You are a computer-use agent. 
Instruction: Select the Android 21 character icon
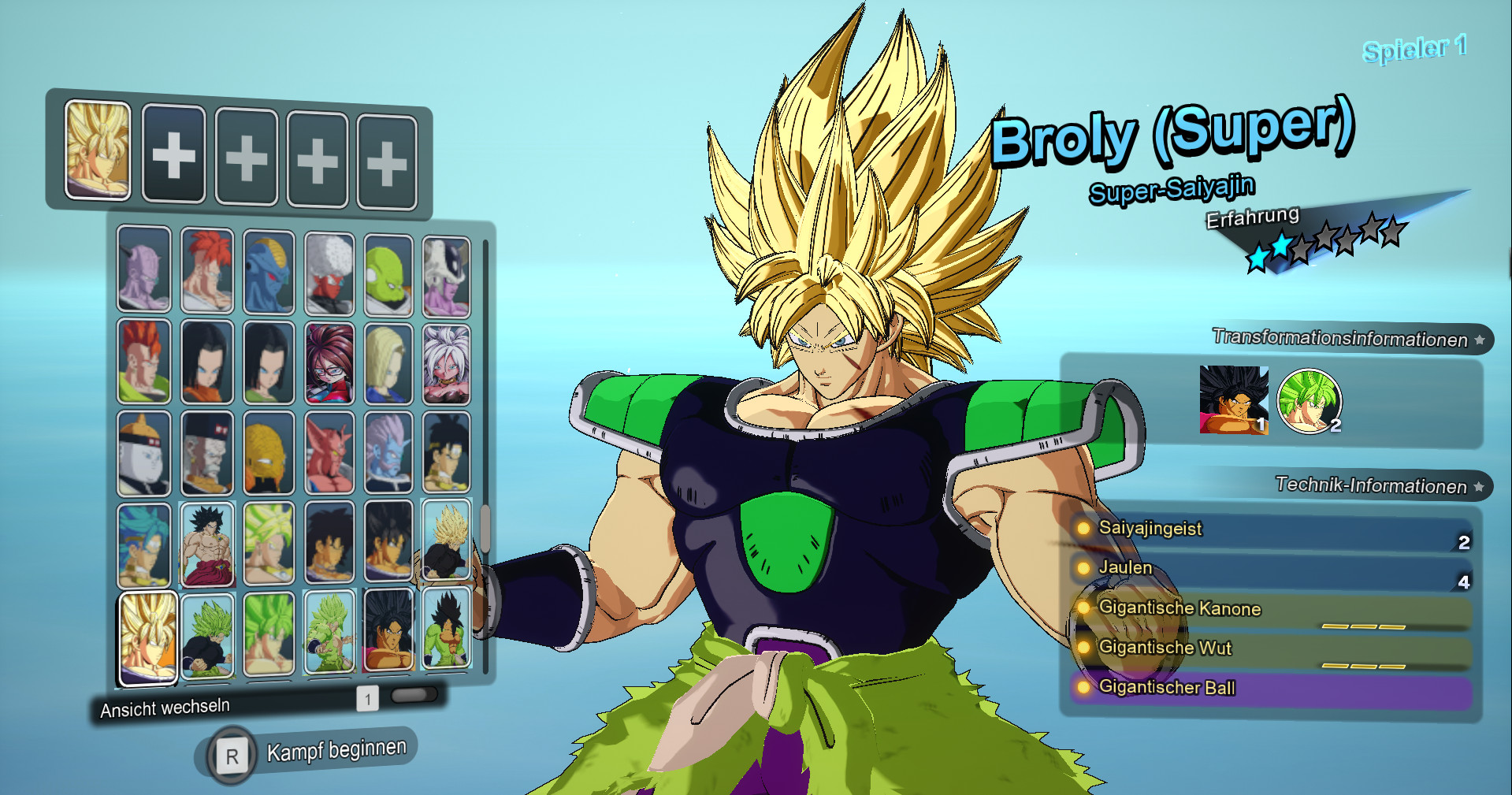click(x=329, y=362)
